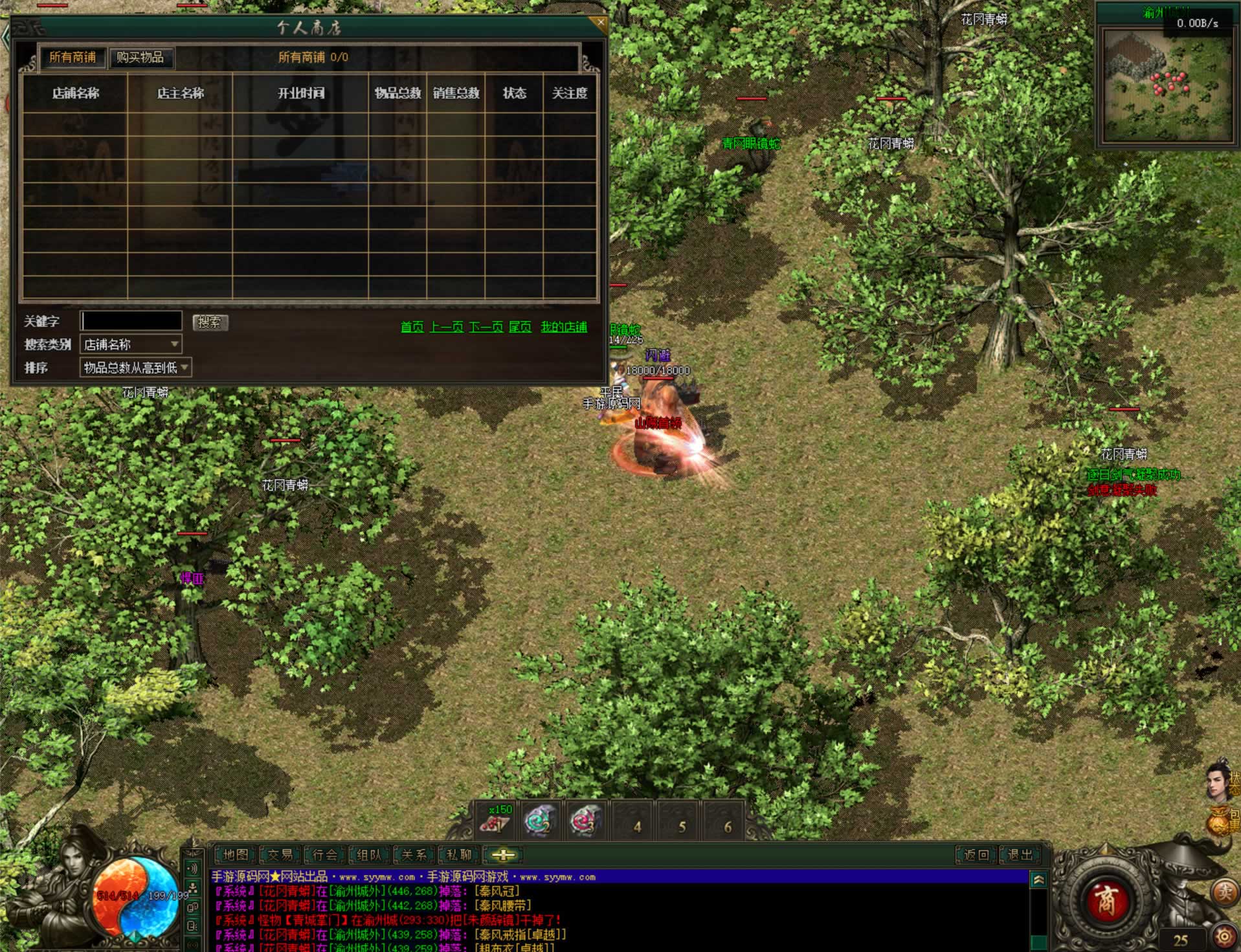Click the red 商 shop orb button
The width and height of the screenshot is (1241, 952).
point(1106,900)
